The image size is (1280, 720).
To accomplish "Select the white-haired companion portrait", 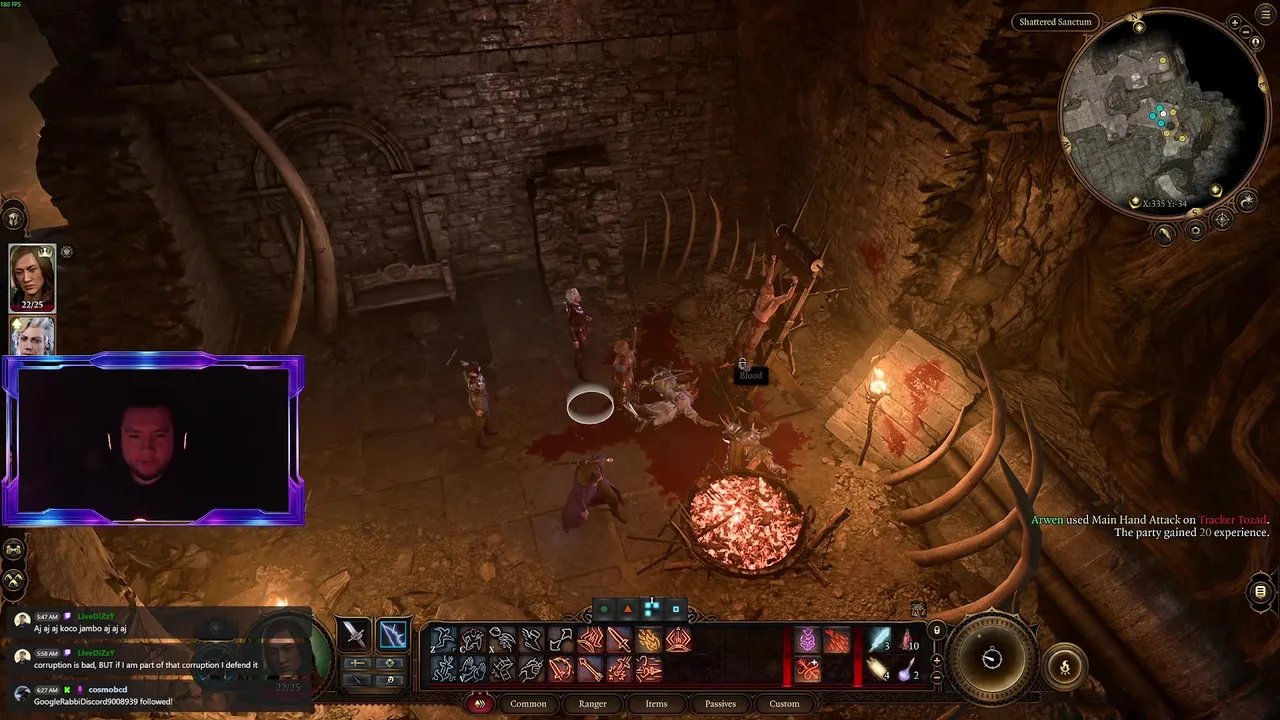I will tap(32, 337).
